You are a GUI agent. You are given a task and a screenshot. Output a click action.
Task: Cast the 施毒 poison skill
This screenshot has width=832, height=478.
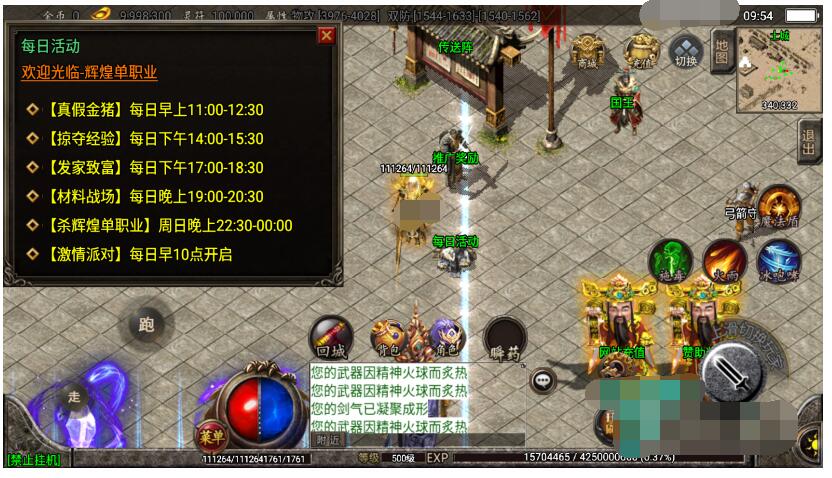669,260
